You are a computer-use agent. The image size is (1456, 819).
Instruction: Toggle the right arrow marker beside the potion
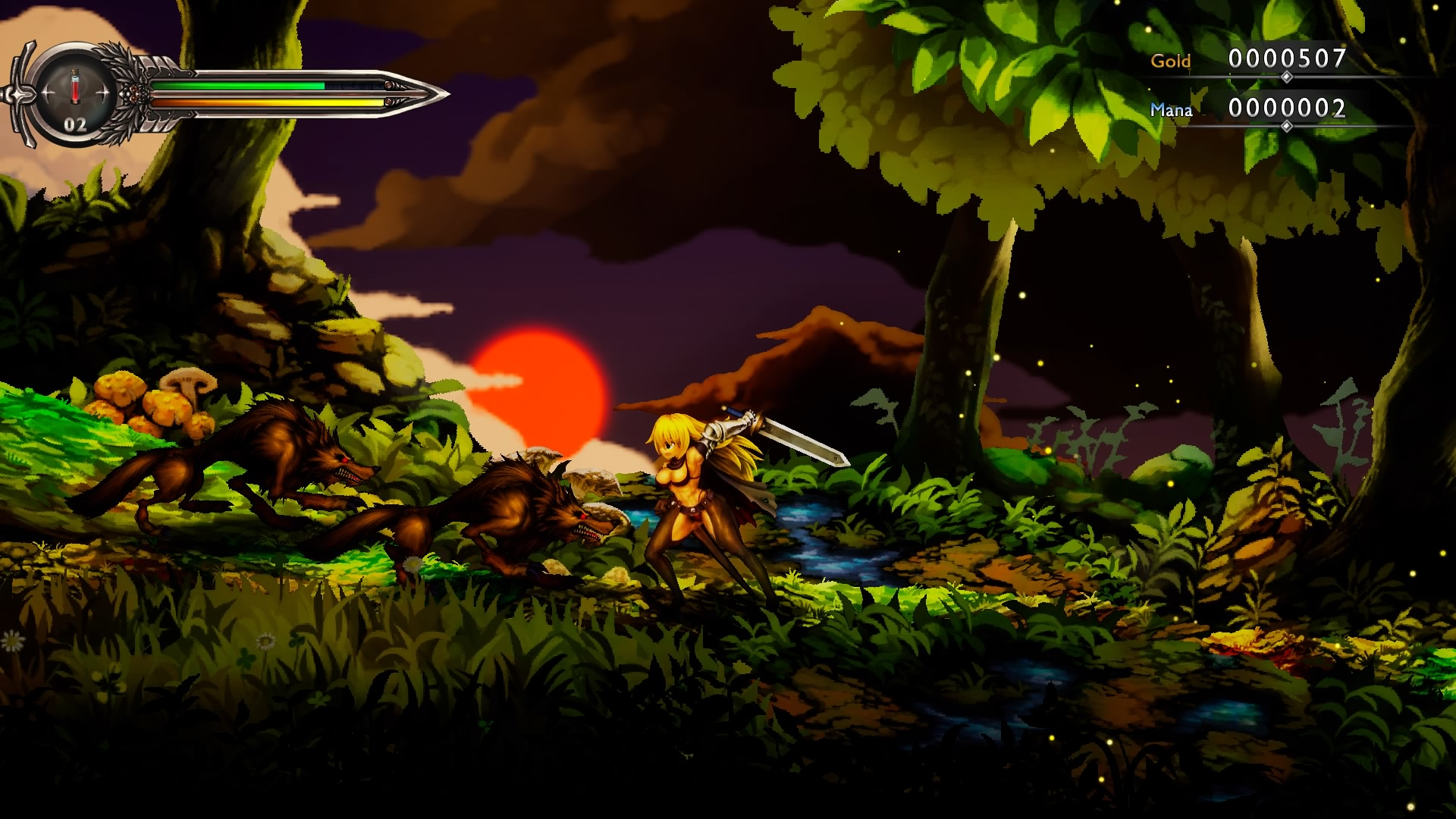click(105, 93)
